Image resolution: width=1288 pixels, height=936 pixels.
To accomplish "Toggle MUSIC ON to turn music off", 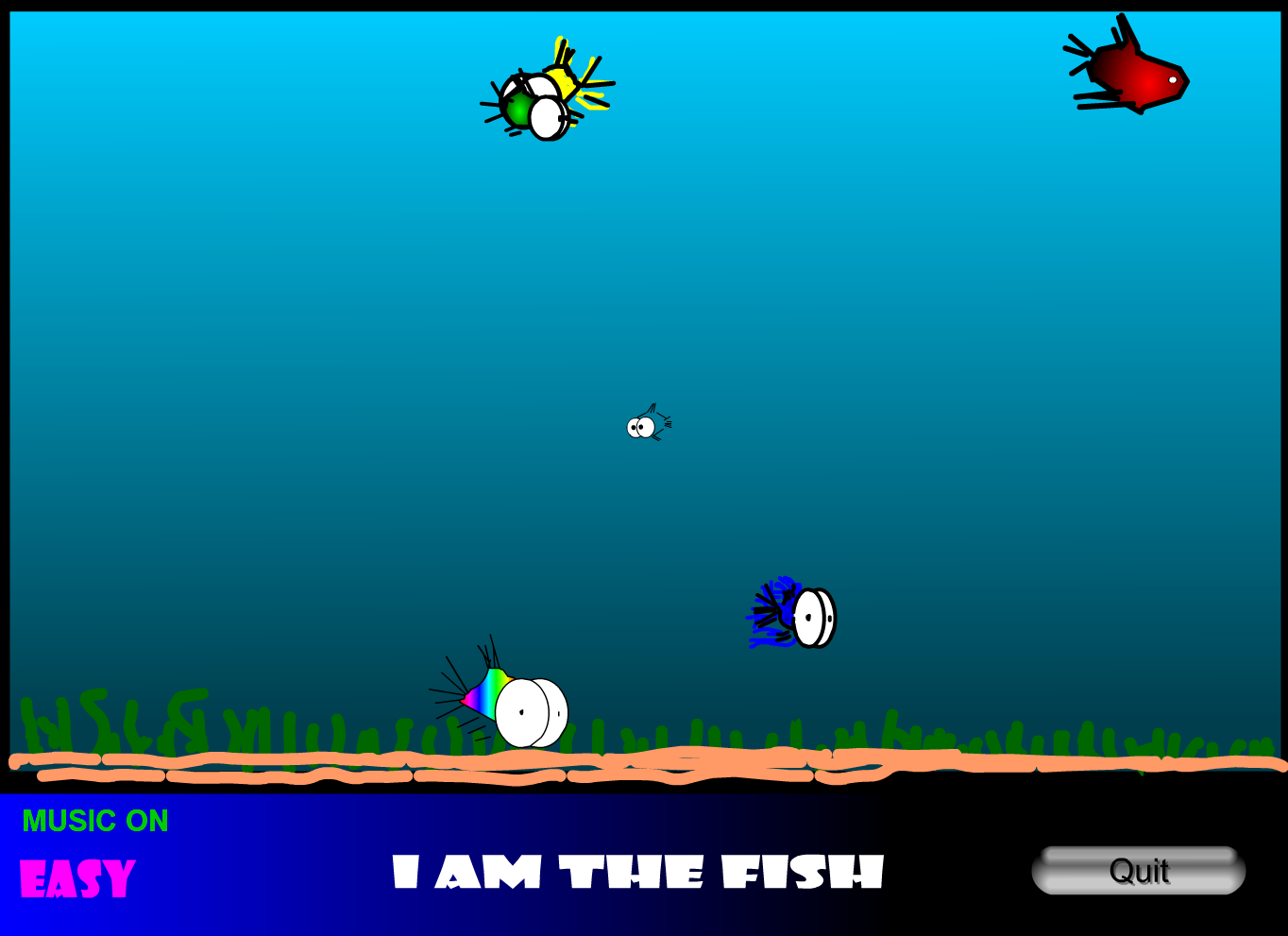I will click(x=94, y=821).
